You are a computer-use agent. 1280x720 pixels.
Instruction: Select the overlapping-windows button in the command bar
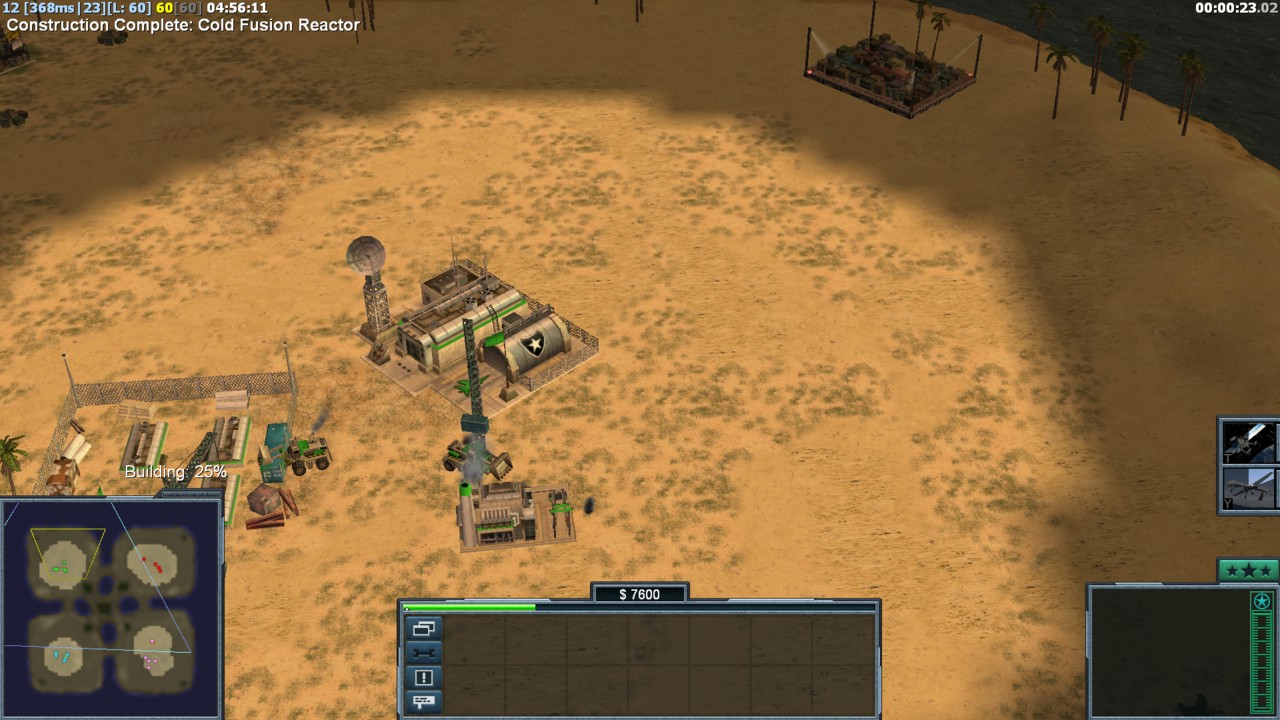(x=423, y=629)
